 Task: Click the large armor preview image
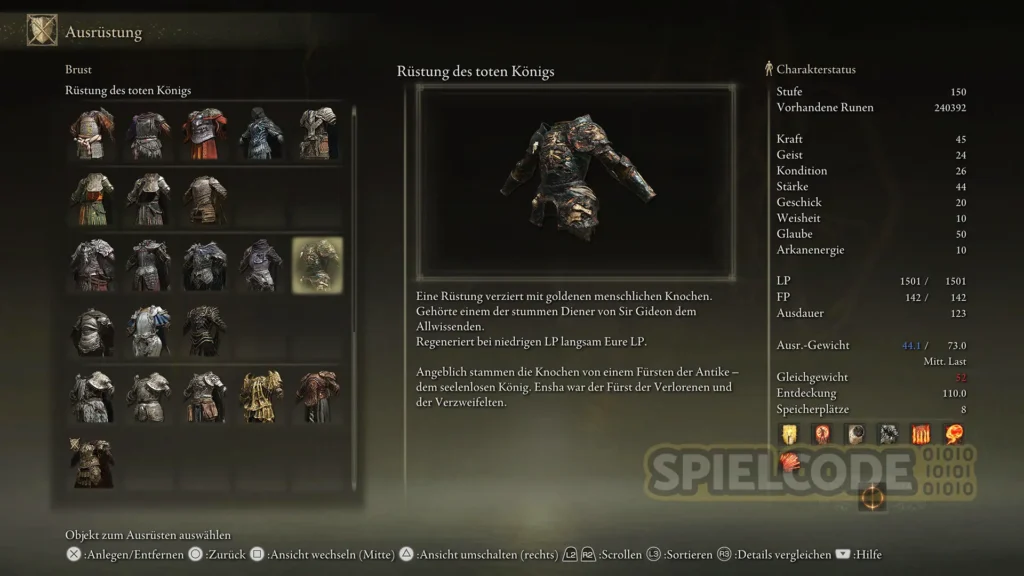click(x=575, y=181)
